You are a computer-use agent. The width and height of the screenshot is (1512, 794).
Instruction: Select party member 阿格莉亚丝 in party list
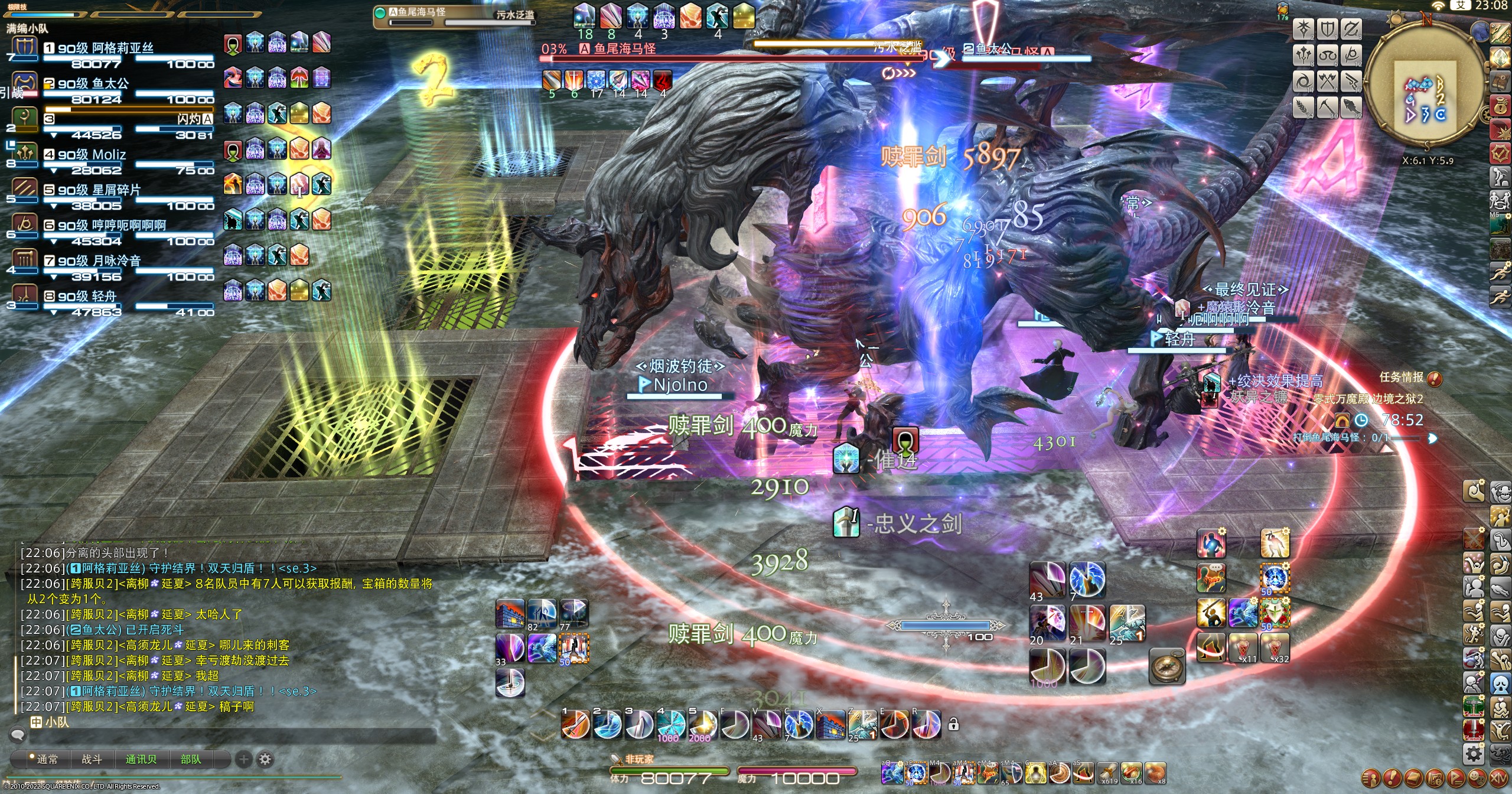click(105, 48)
